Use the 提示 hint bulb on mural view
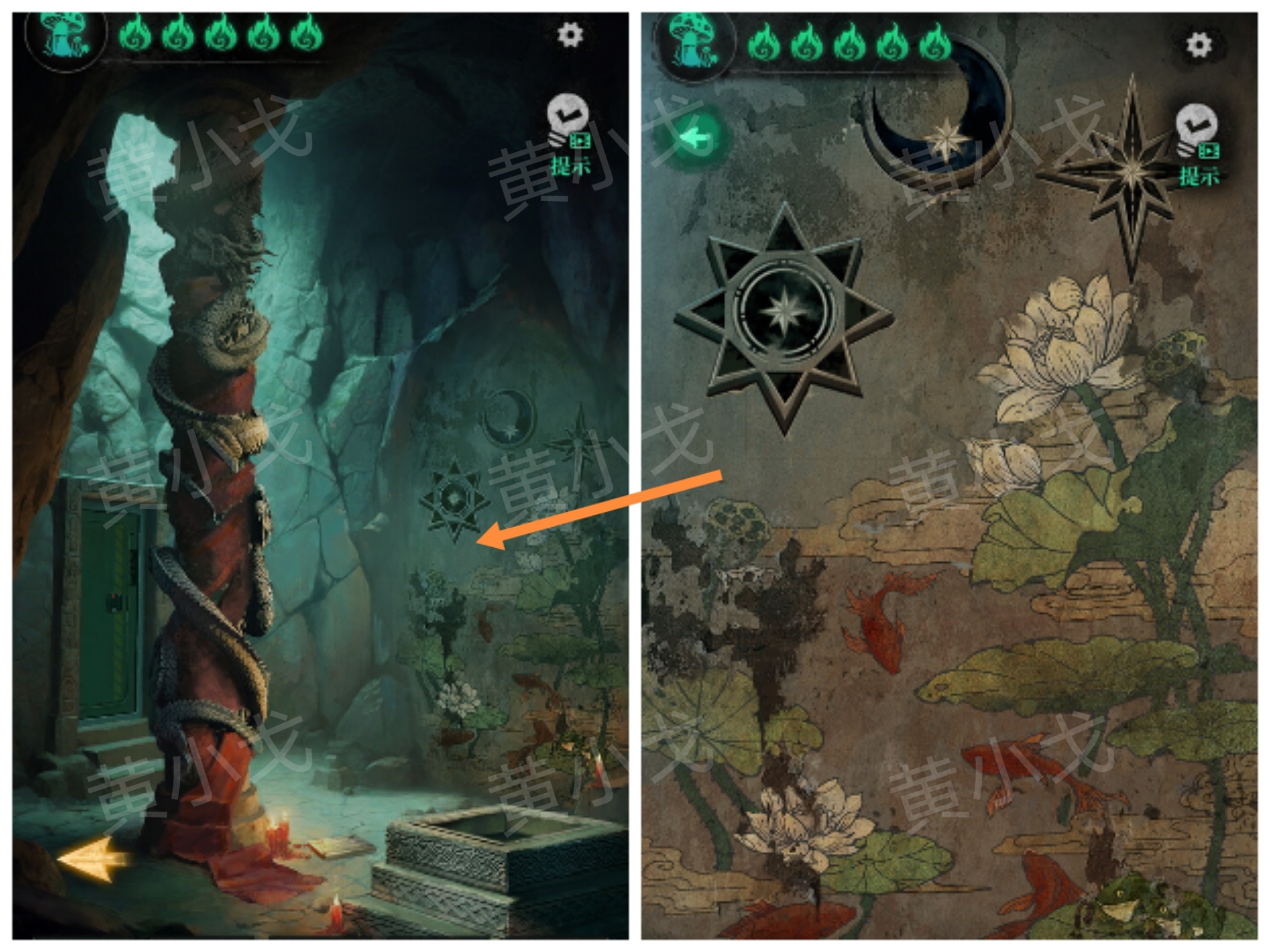Image resolution: width=1270 pixels, height=952 pixels. pyautogui.click(x=1198, y=143)
